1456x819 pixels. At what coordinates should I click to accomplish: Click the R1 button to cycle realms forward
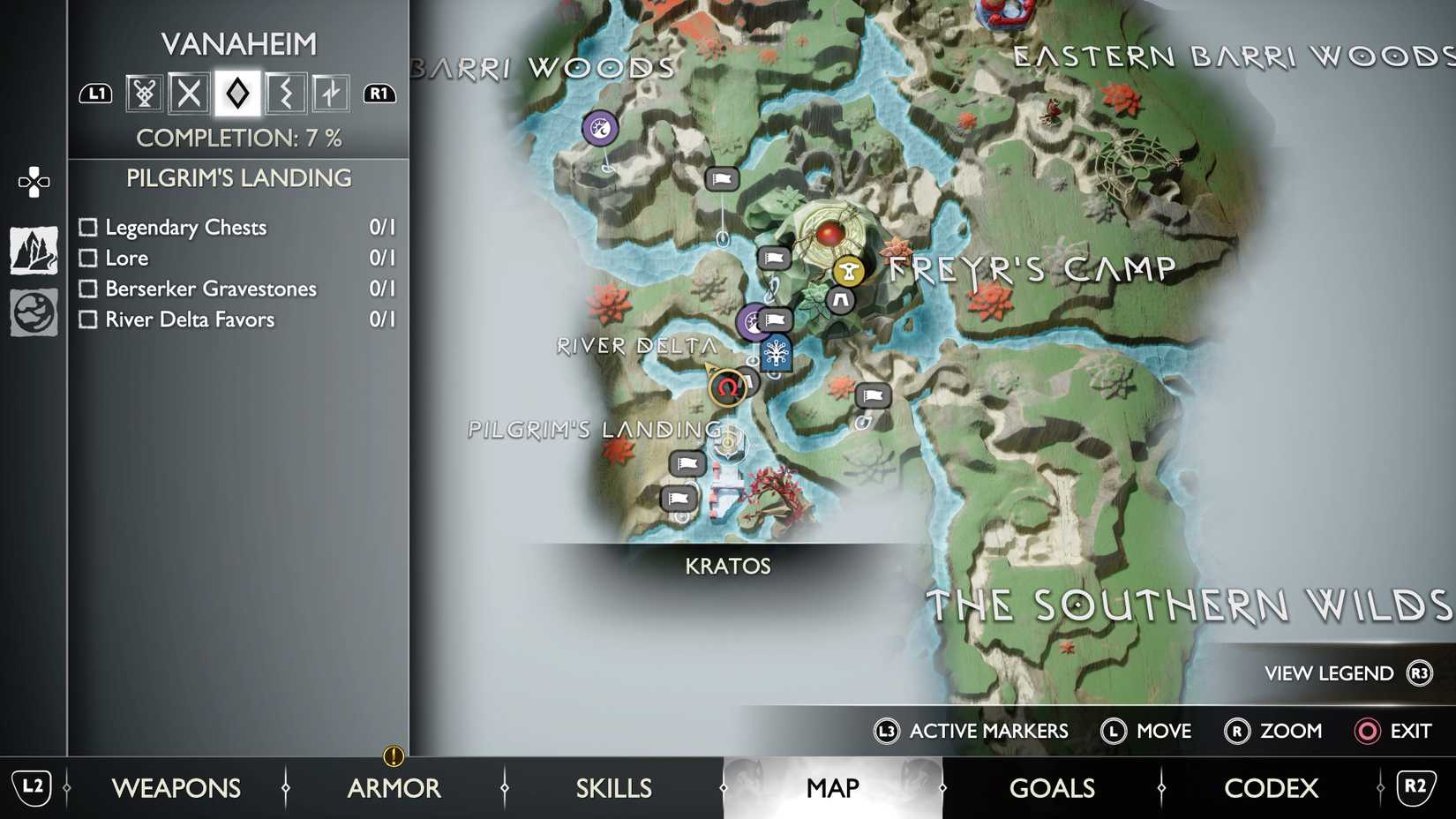click(x=379, y=92)
